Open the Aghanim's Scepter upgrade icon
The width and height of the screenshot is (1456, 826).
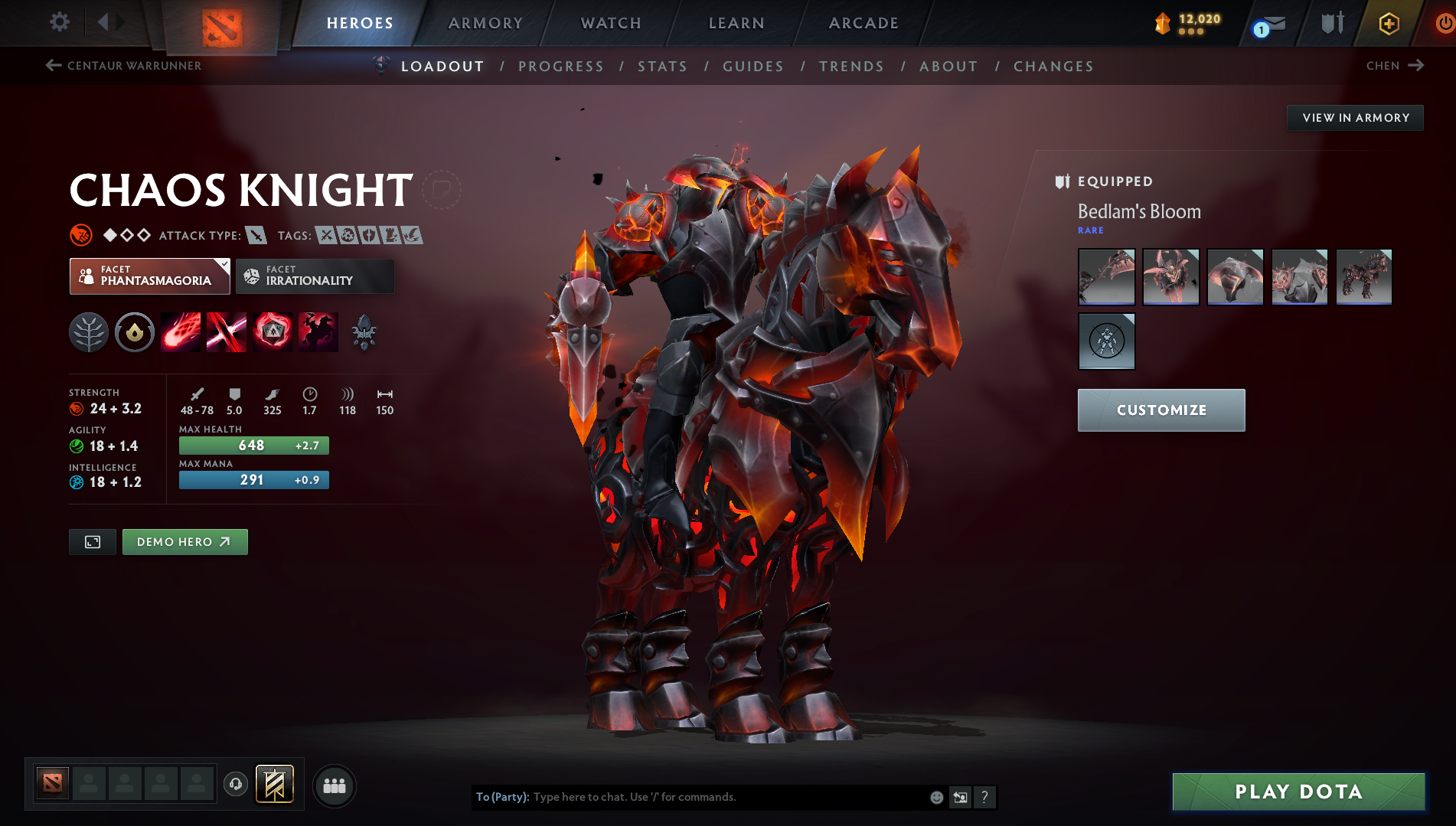[364, 331]
